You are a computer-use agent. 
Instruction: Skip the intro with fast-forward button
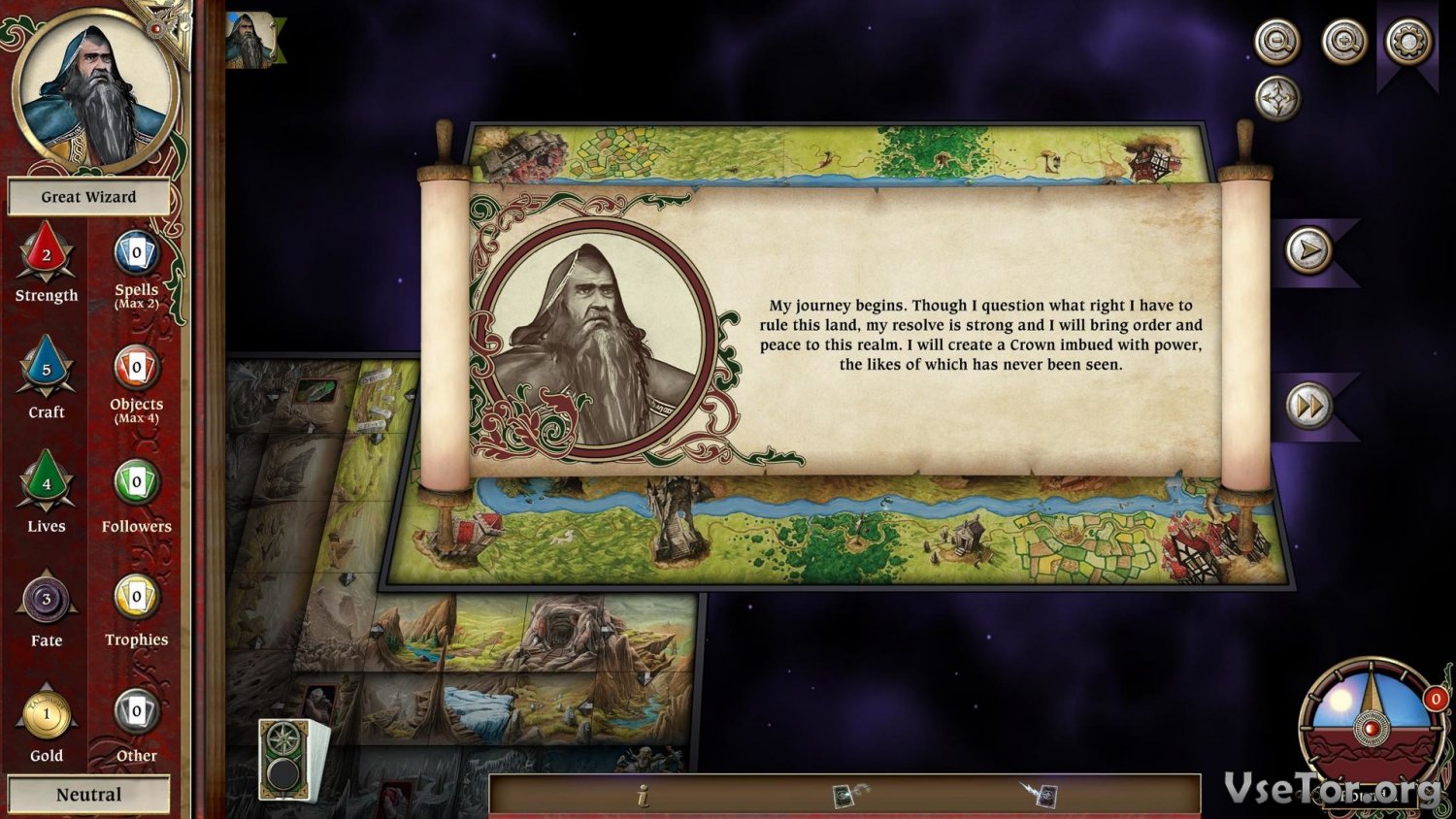tap(1308, 406)
